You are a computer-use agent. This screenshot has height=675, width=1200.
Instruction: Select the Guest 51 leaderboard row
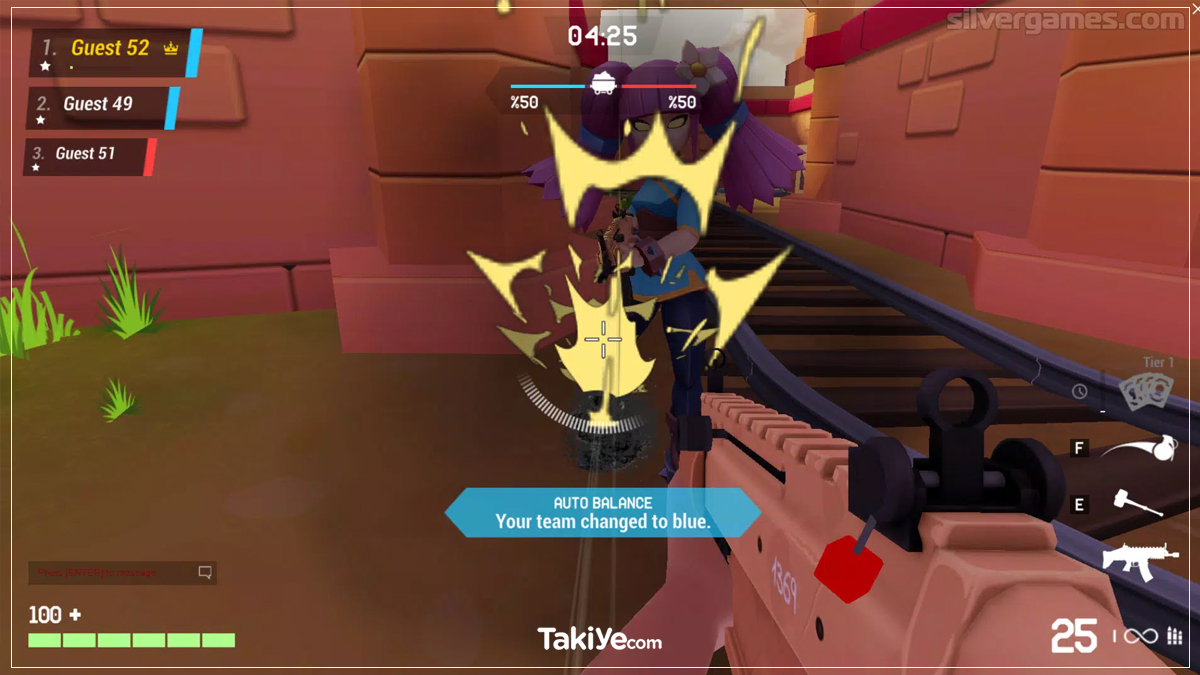click(86, 154)
